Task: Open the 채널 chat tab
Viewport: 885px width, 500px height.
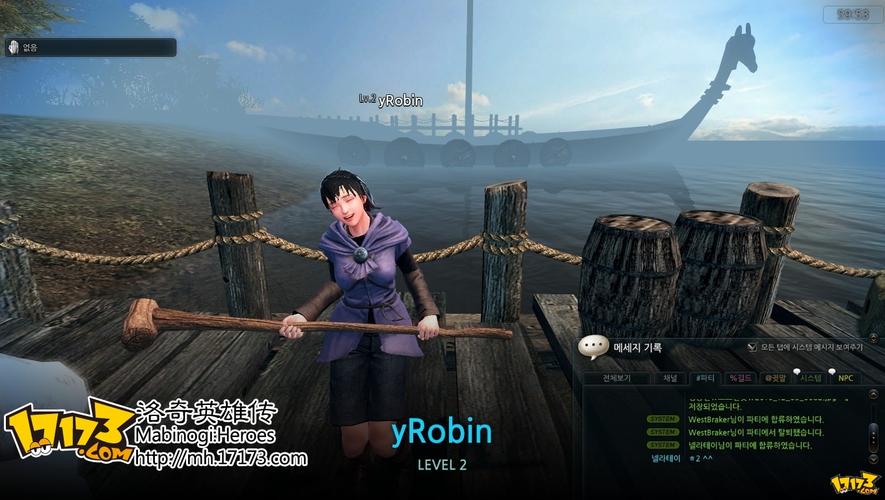Action: click(670, 379)
